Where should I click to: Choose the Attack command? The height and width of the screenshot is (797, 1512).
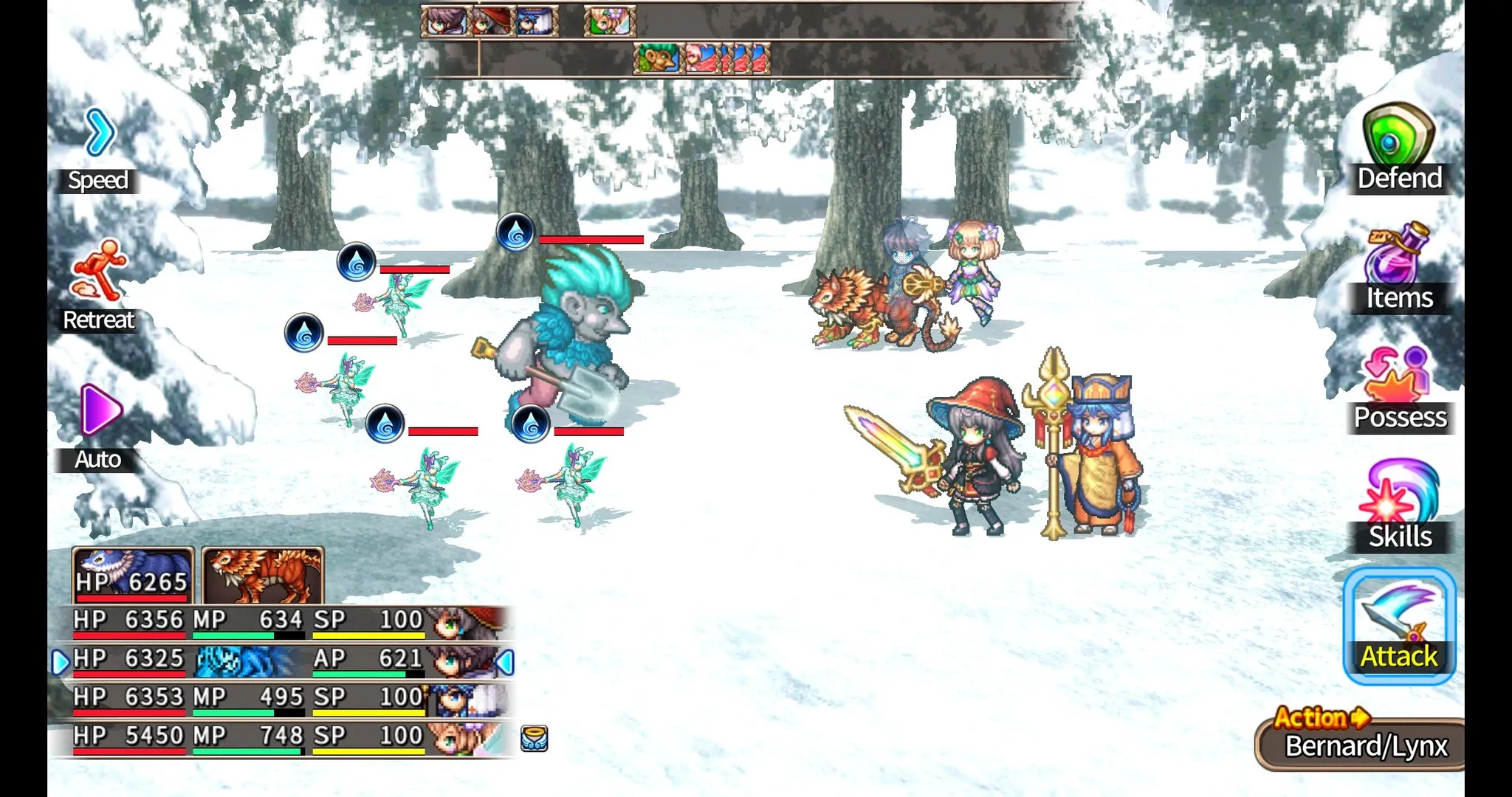pos(1398,627)
